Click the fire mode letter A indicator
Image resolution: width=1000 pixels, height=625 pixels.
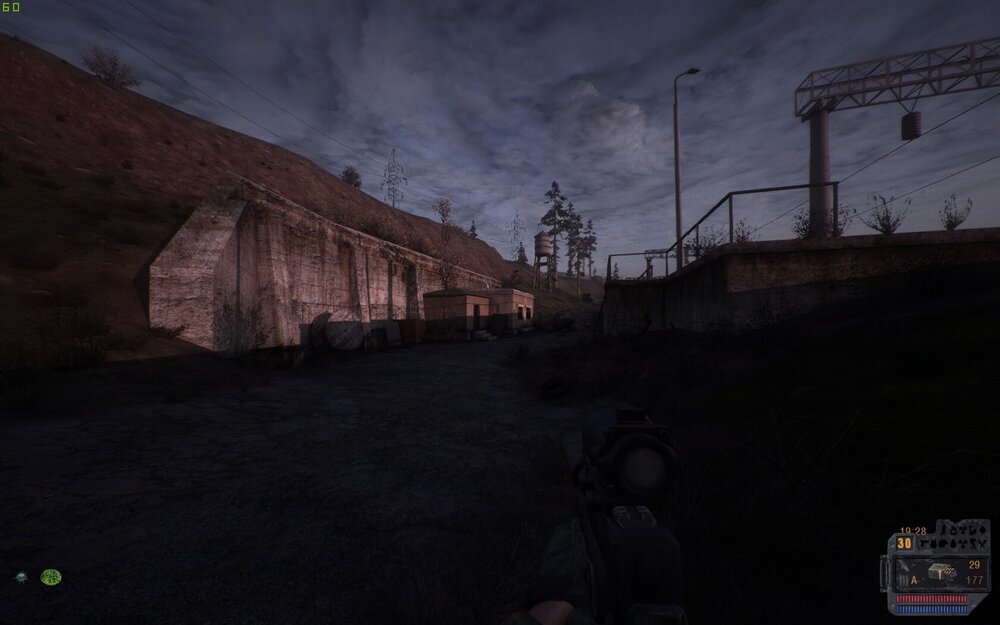pyautogui.click(x=914, y=580)
